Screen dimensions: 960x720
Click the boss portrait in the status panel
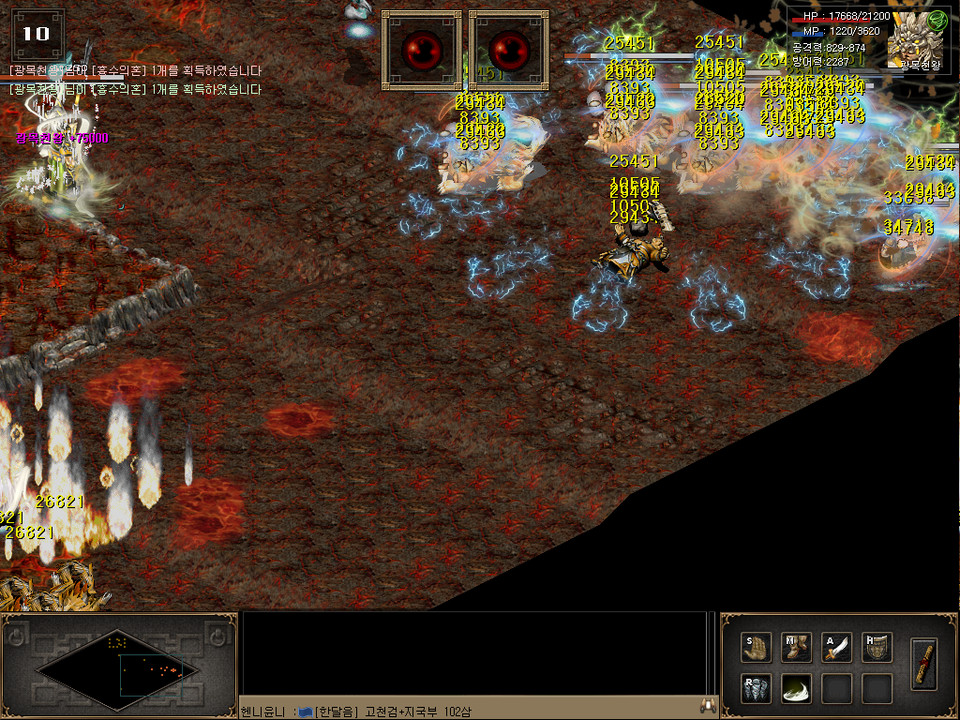914,44
